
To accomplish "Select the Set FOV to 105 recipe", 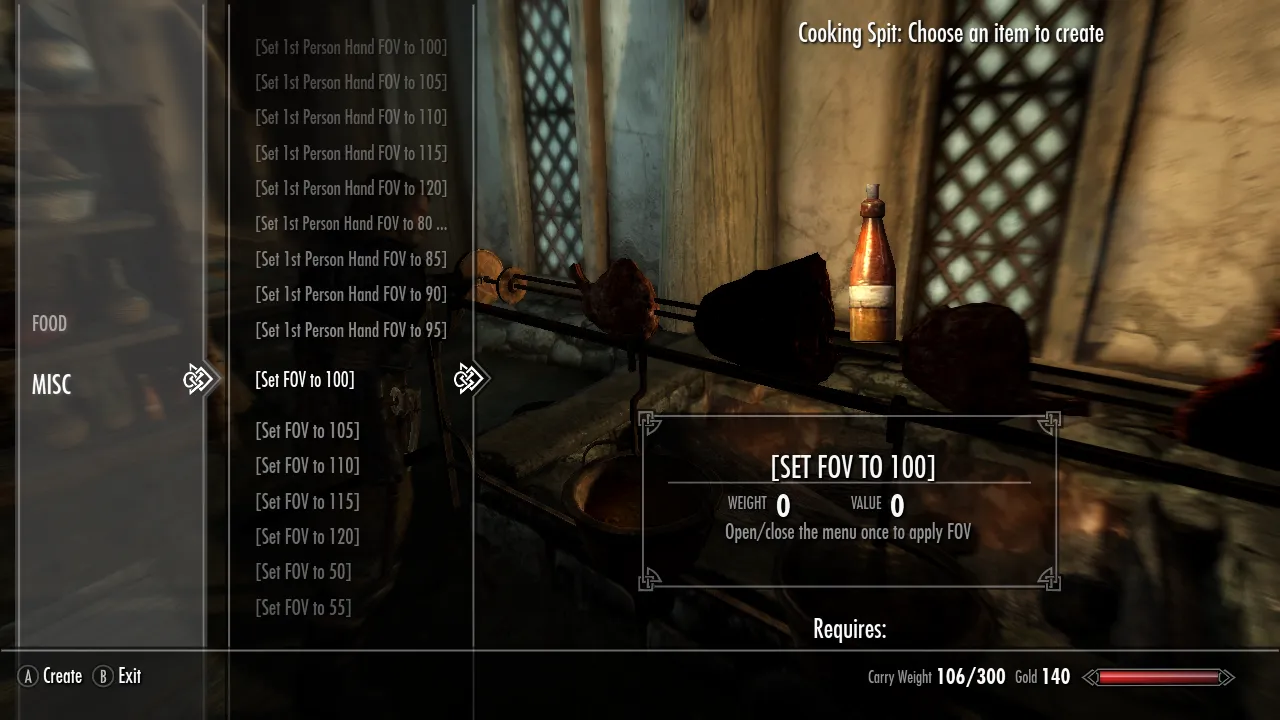I will [x=307, y=431].
